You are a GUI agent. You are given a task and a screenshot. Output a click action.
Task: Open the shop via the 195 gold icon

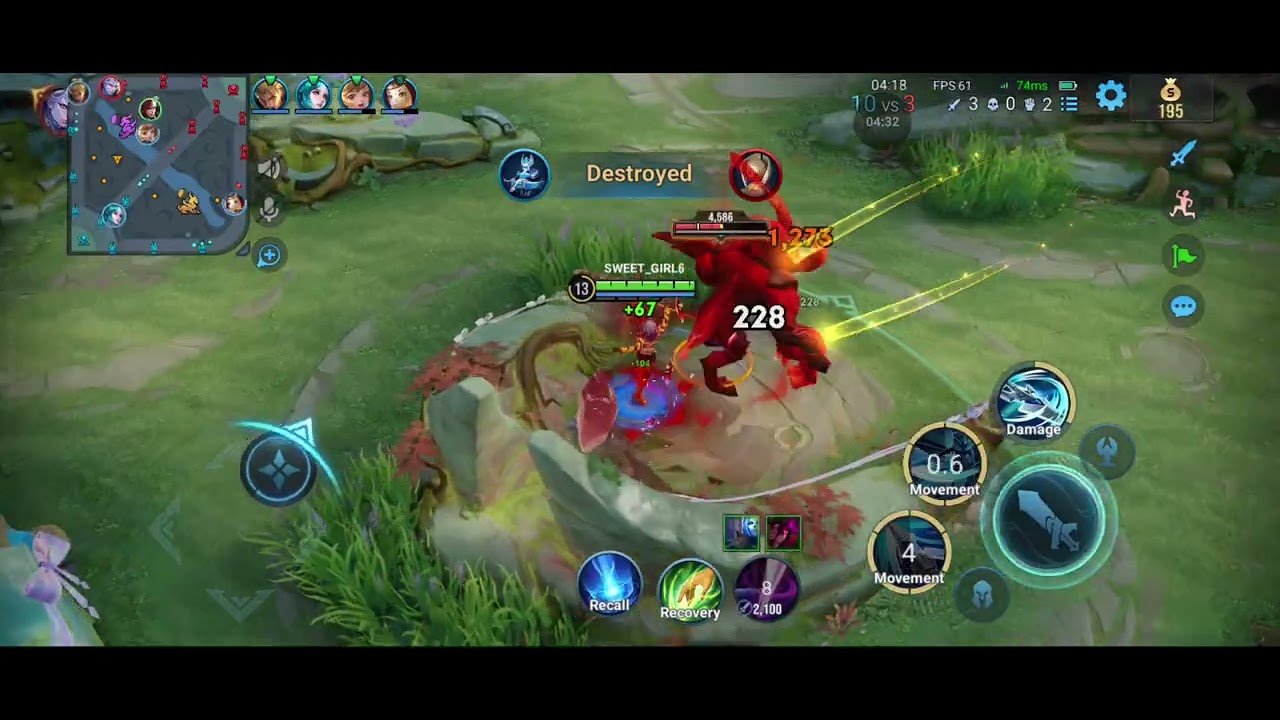click(x=1171, y=99)
